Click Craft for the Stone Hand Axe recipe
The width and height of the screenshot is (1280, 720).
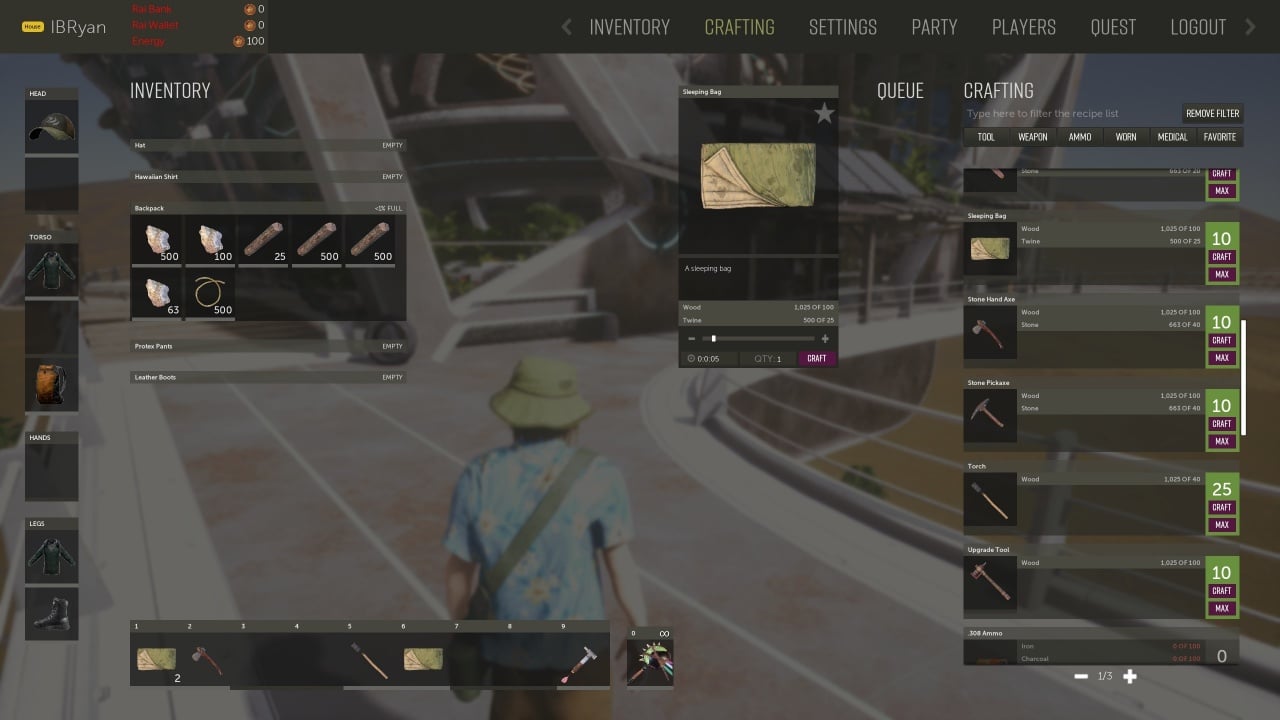pos(1222,341)
